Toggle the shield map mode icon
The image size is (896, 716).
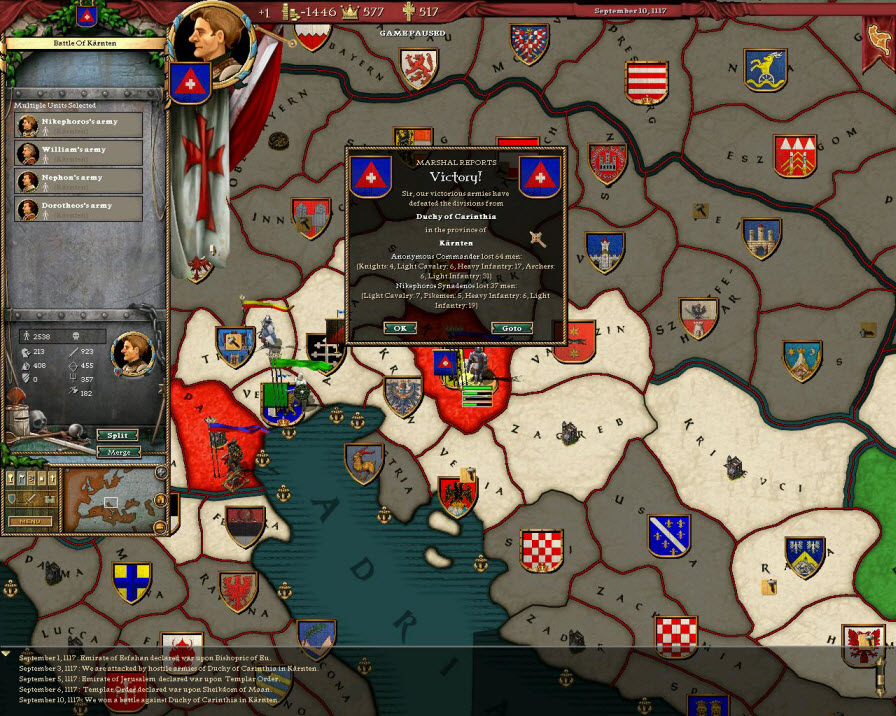(x=13, y=499)
